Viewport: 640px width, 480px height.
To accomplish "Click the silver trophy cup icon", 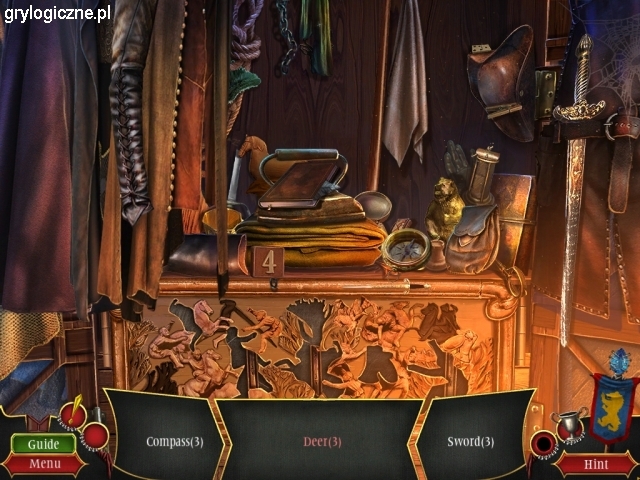I will tap(570, 424).
